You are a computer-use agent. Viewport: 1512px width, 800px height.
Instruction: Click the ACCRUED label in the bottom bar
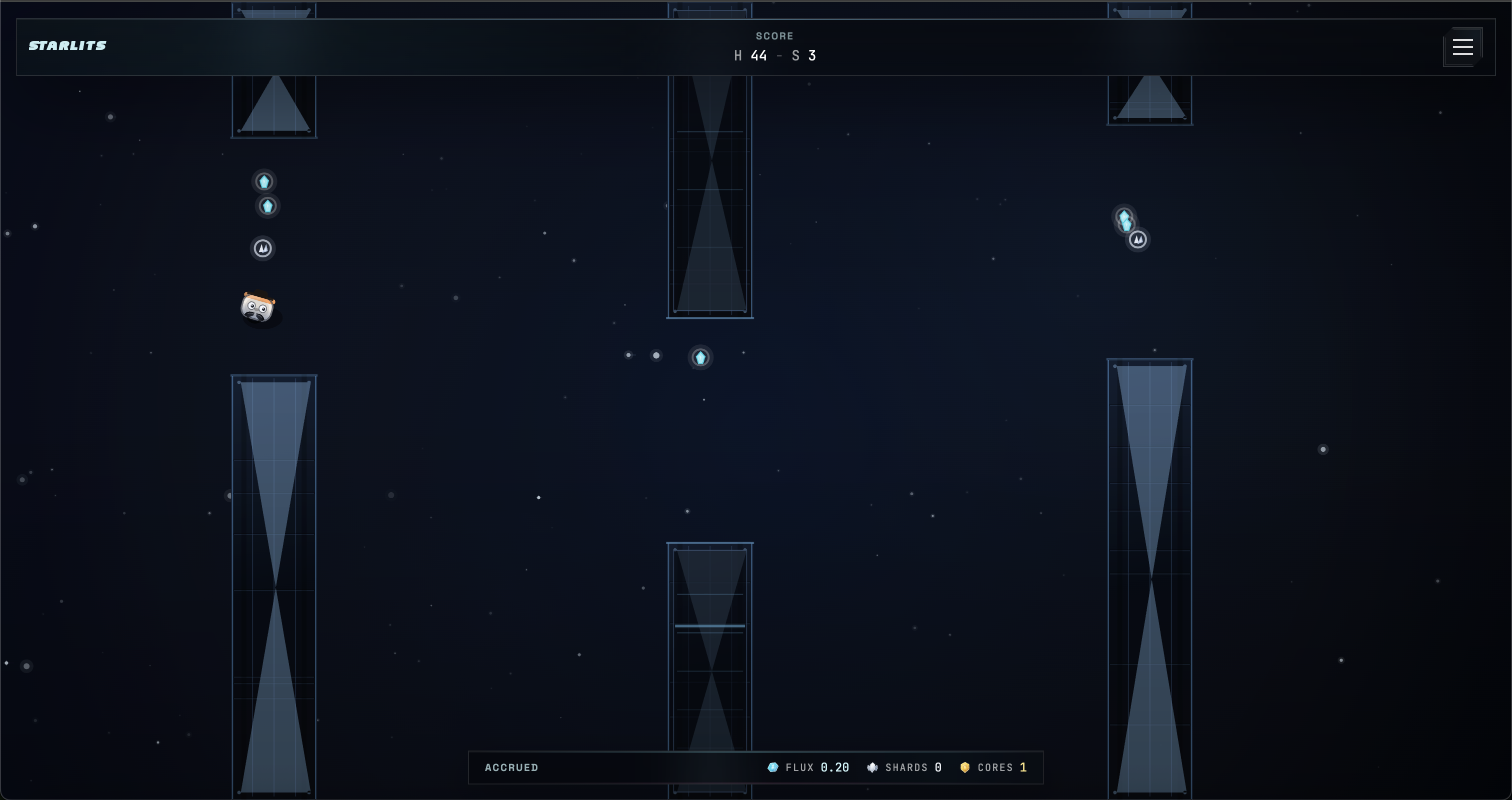511,767
